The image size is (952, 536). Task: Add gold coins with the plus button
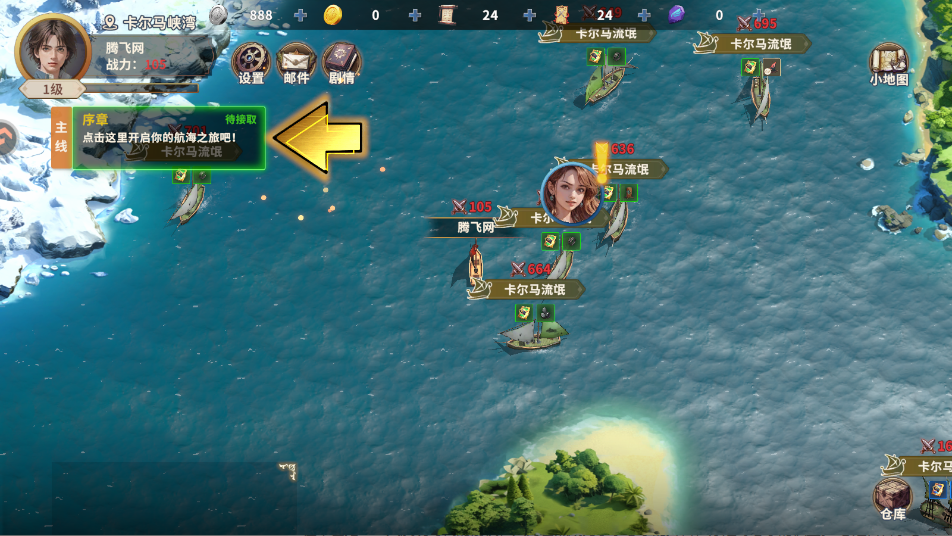[415, 15]
